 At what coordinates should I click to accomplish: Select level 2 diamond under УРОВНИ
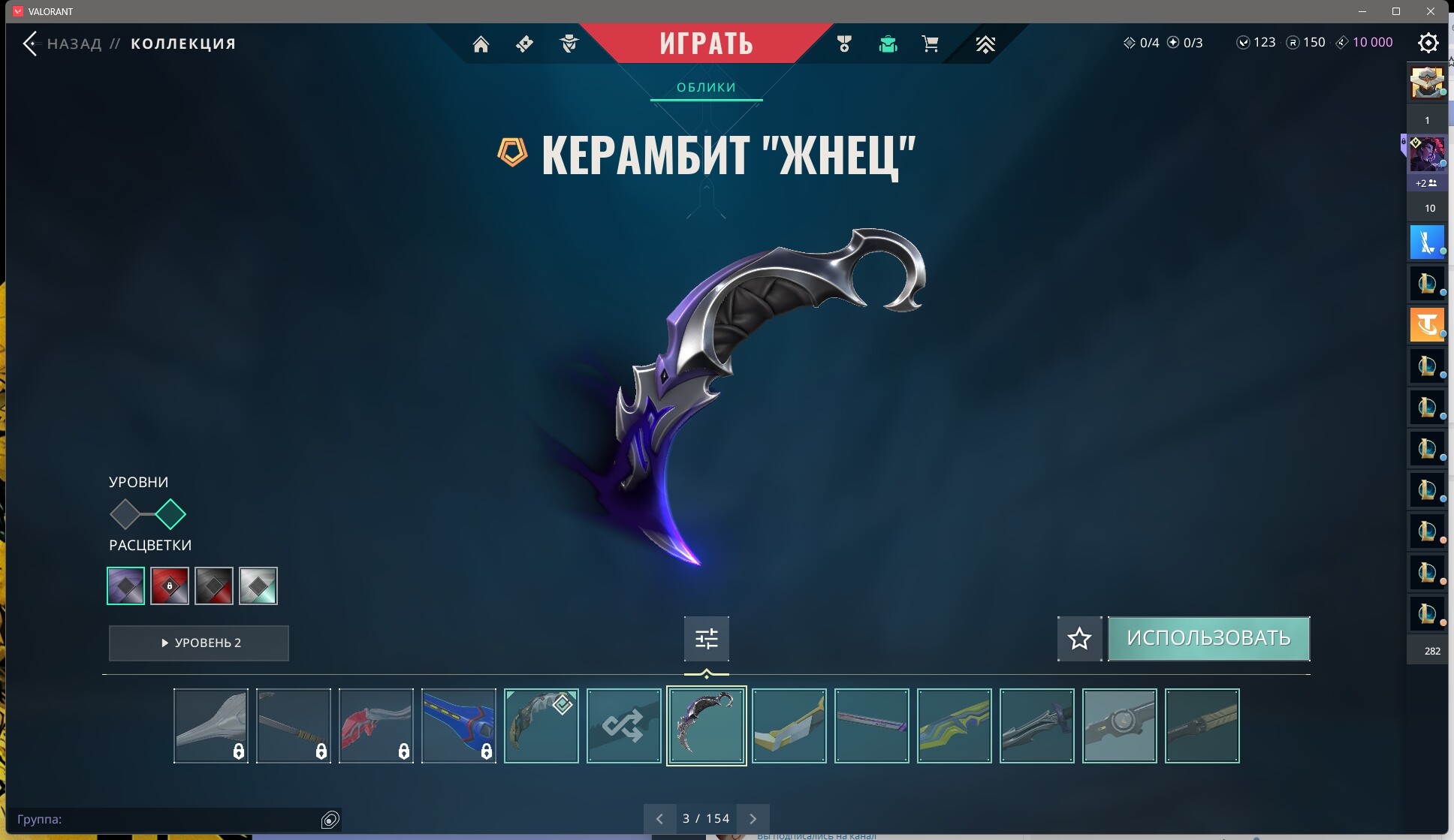(x=171, y=514)
